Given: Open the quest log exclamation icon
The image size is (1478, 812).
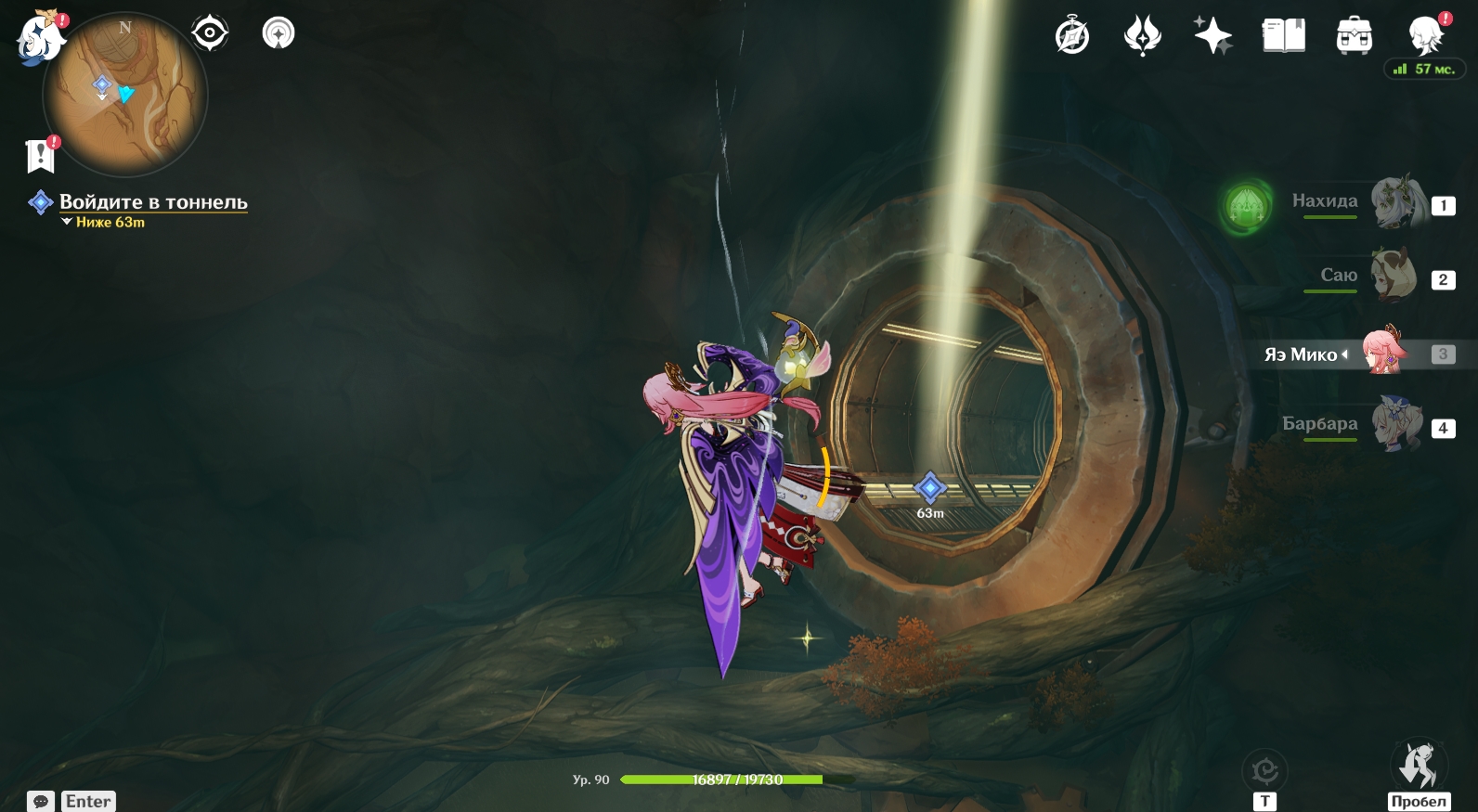Looking at the screenshot, I should click(x=41, y=156).
